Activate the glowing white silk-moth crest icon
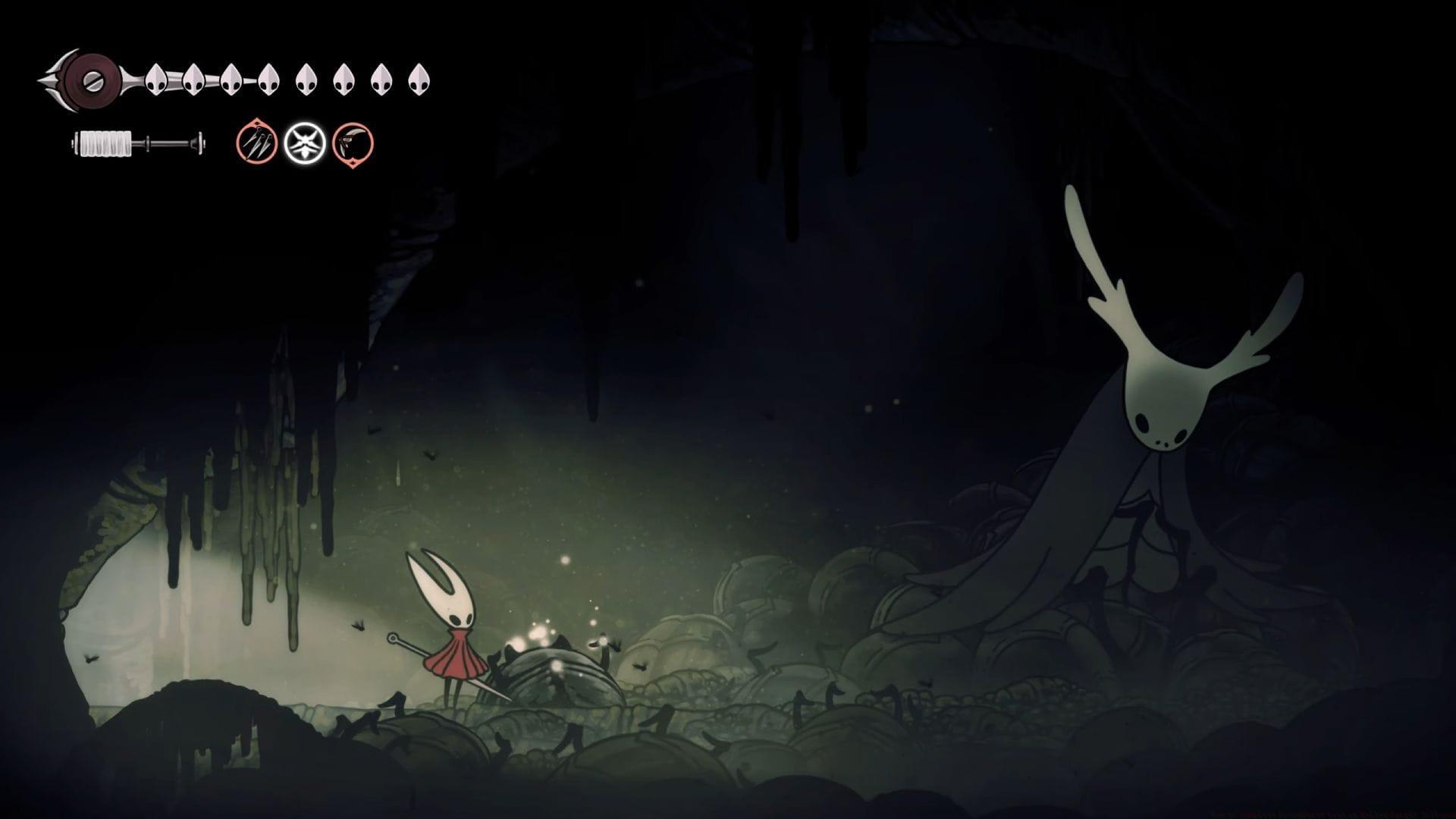 click(x=304, y=144)
